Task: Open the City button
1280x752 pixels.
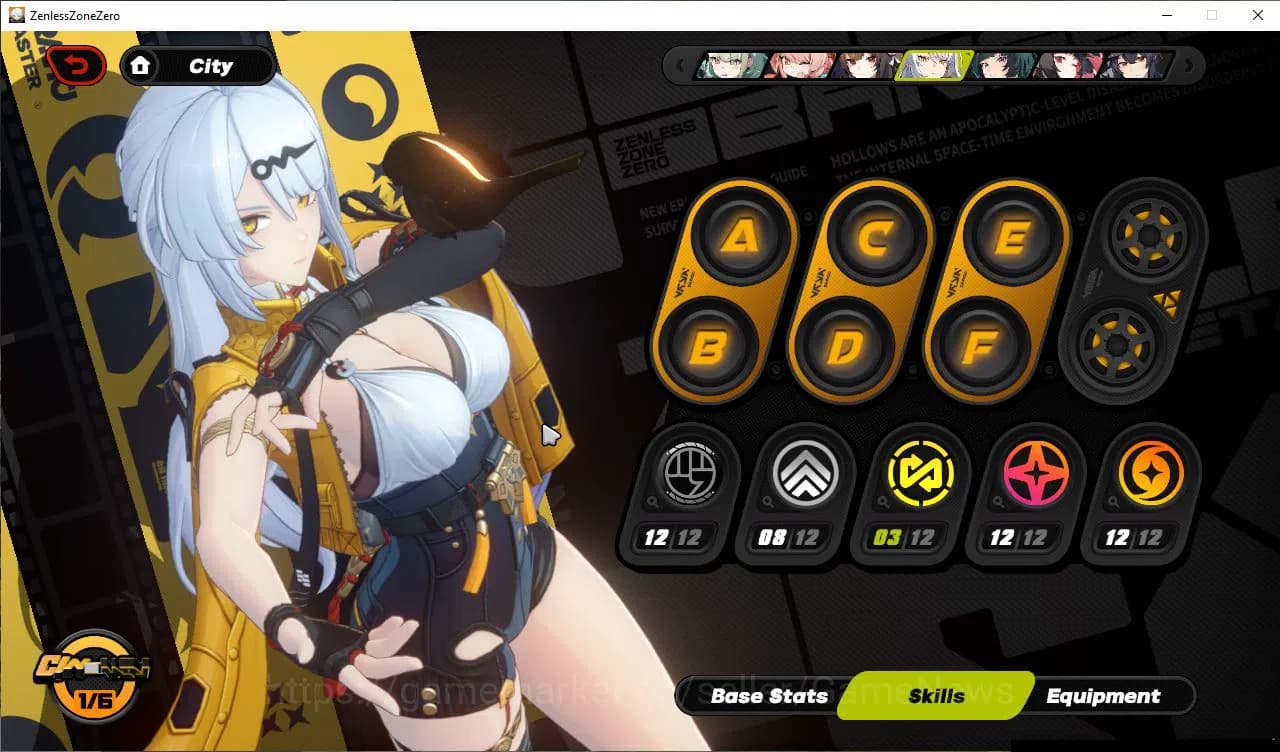Action: click(x=210, y=65)
